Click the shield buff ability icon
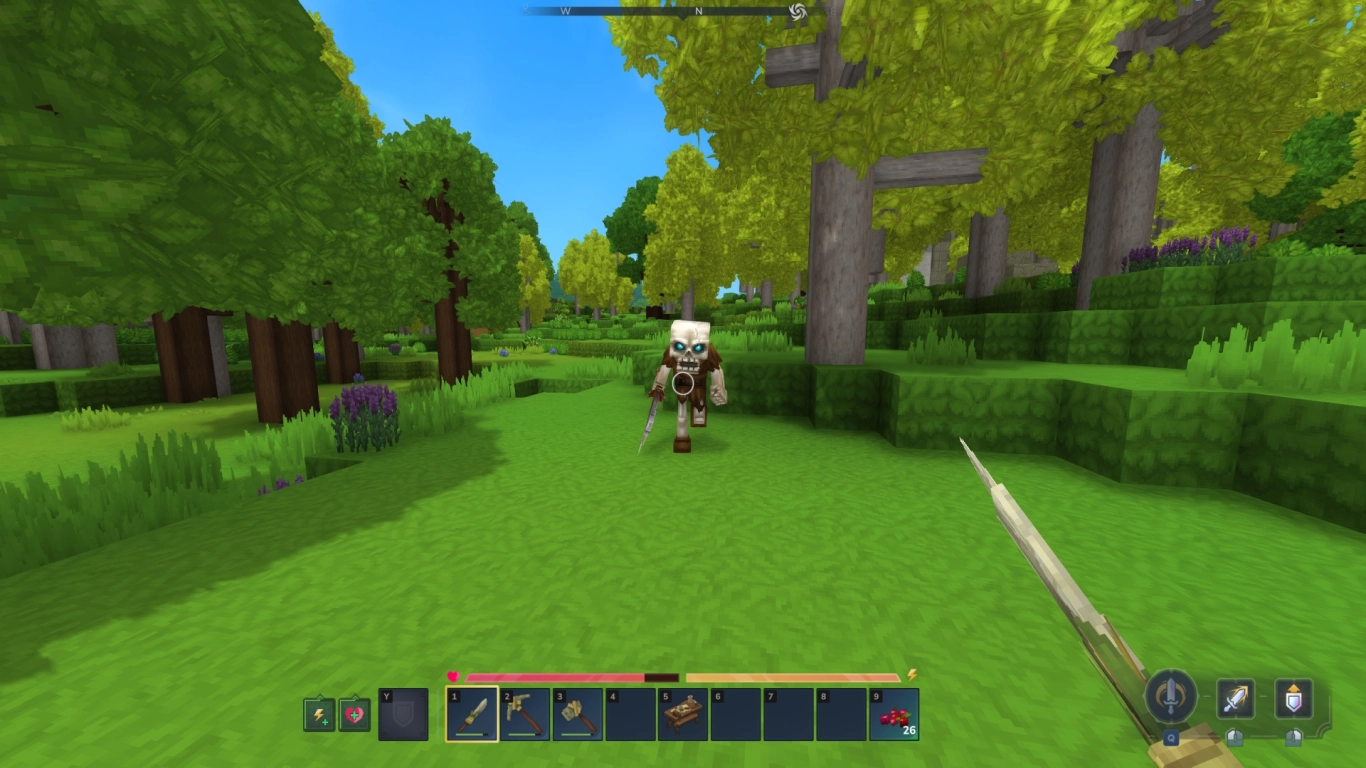This screenshot has height=768, width=1366. click(x=1293, y=697)
